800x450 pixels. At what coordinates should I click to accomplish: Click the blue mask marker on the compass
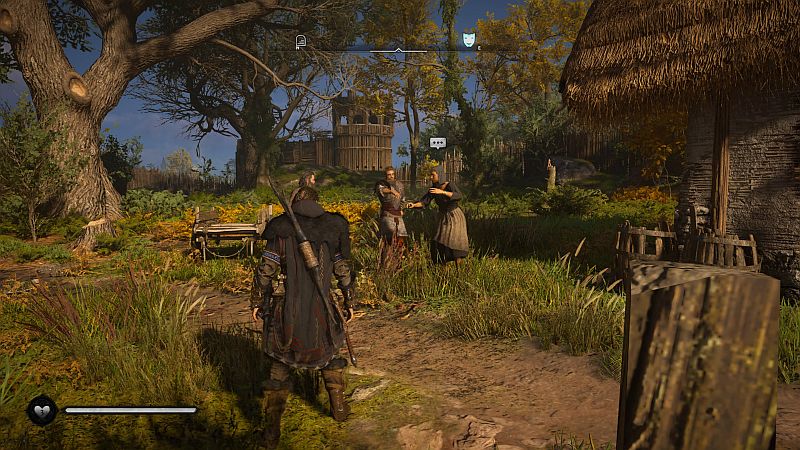point(469,40)
